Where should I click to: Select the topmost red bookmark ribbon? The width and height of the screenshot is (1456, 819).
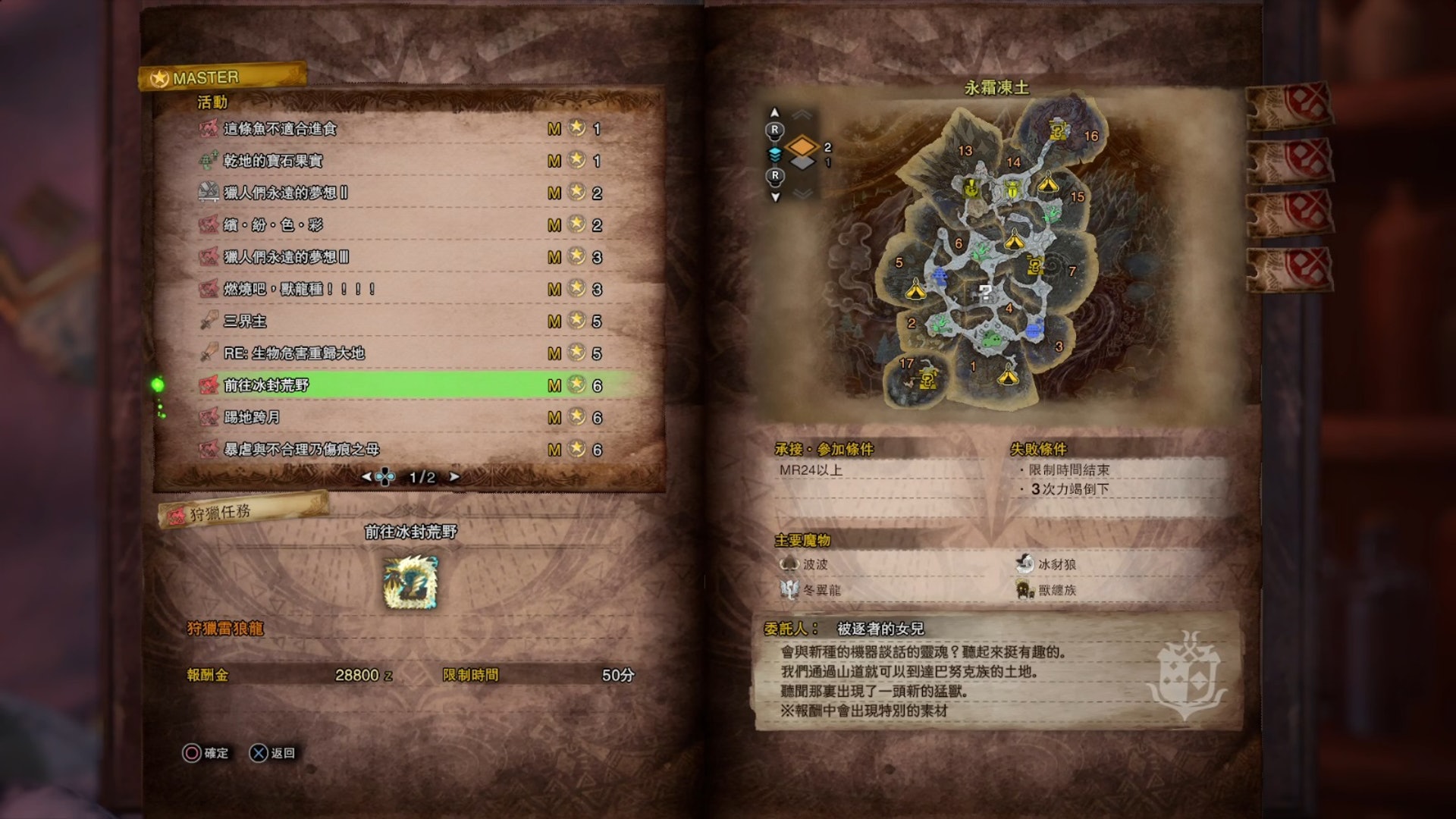click(1291, 105)
